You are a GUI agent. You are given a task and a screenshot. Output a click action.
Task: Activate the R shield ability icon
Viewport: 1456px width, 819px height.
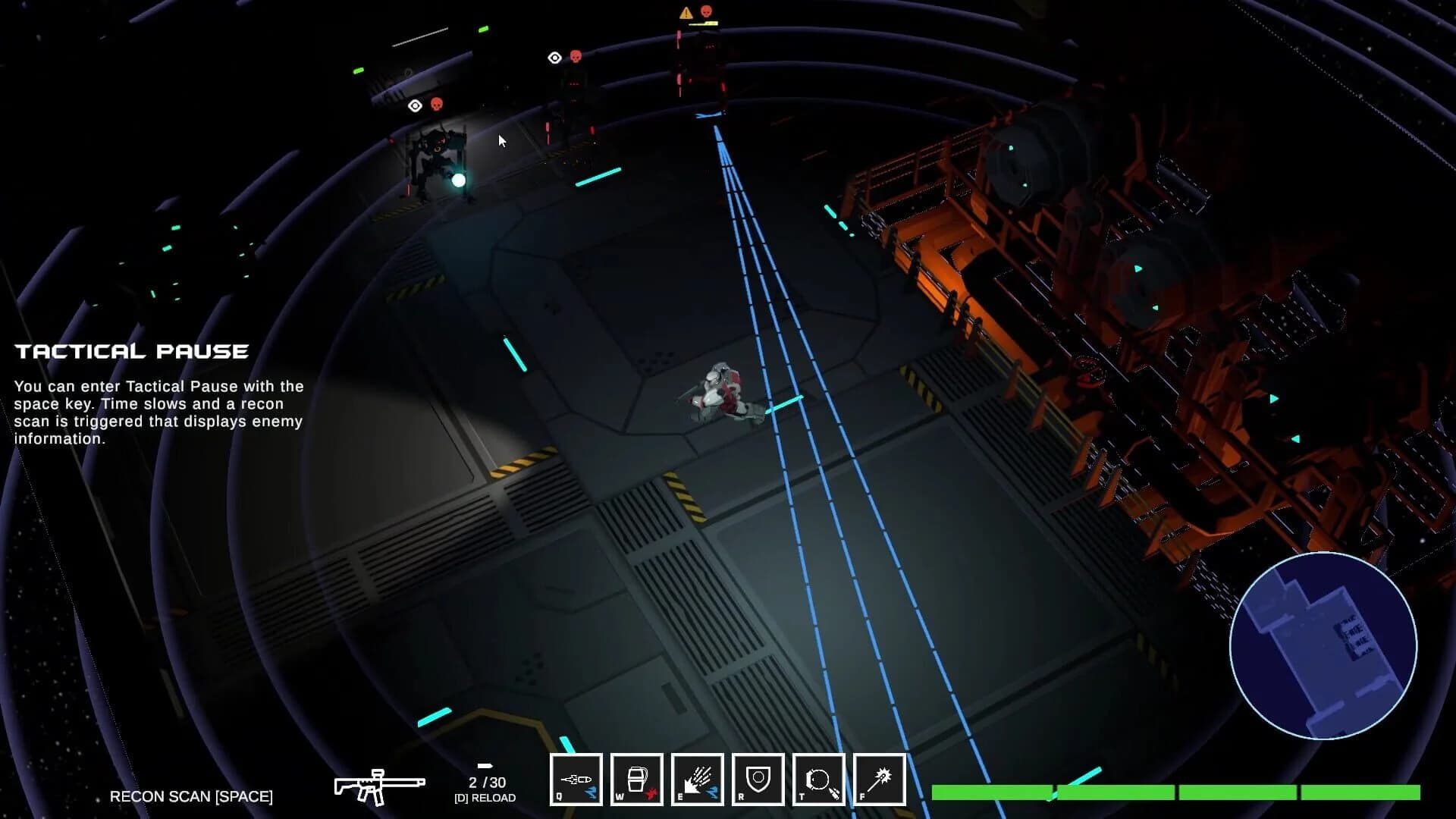758,779
